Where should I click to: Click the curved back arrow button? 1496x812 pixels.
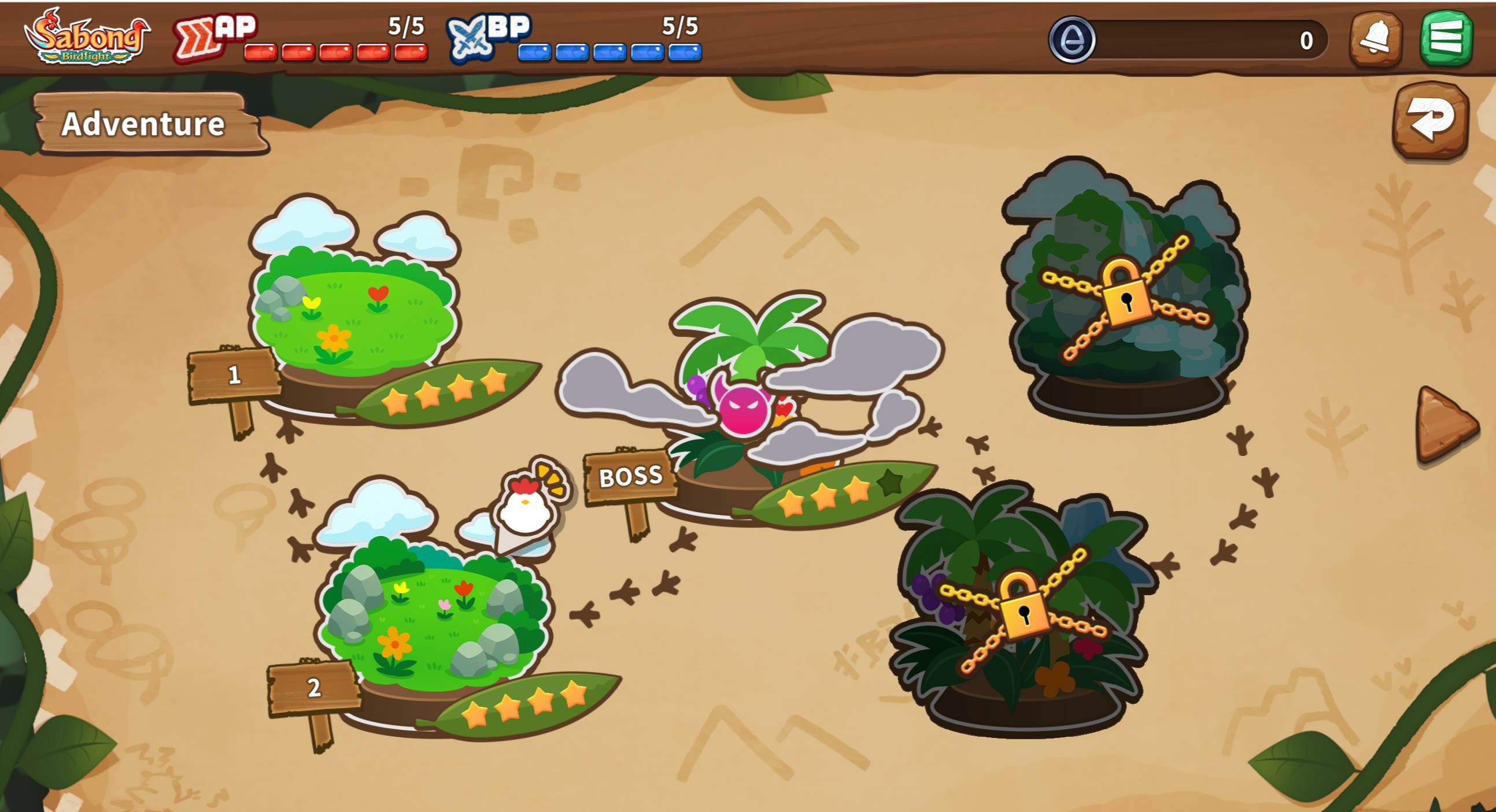tap(1431, 120)
